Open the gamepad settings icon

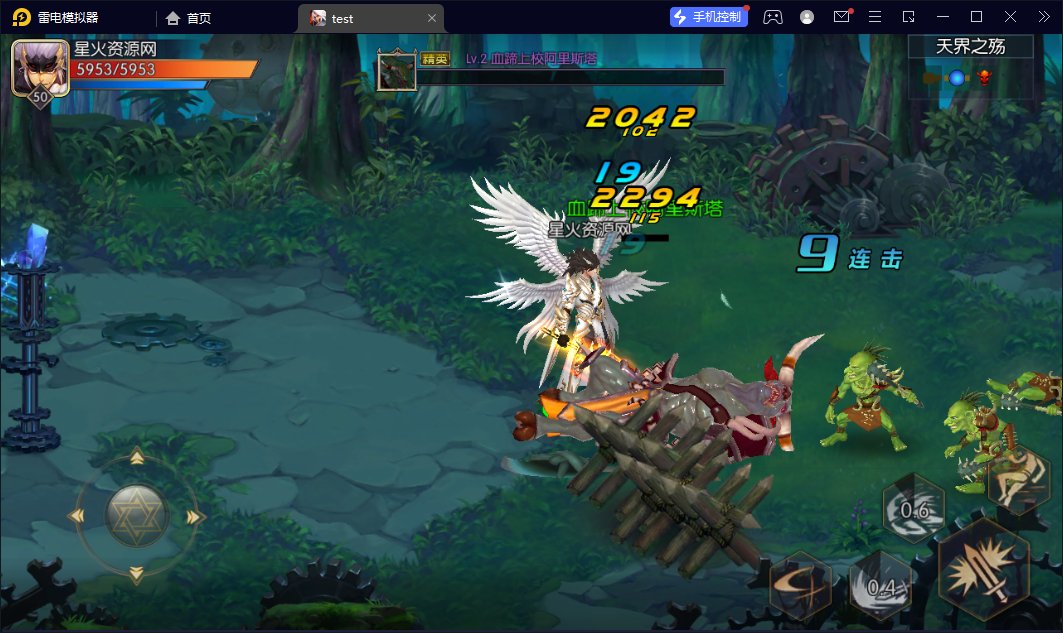tap(773, 17)
